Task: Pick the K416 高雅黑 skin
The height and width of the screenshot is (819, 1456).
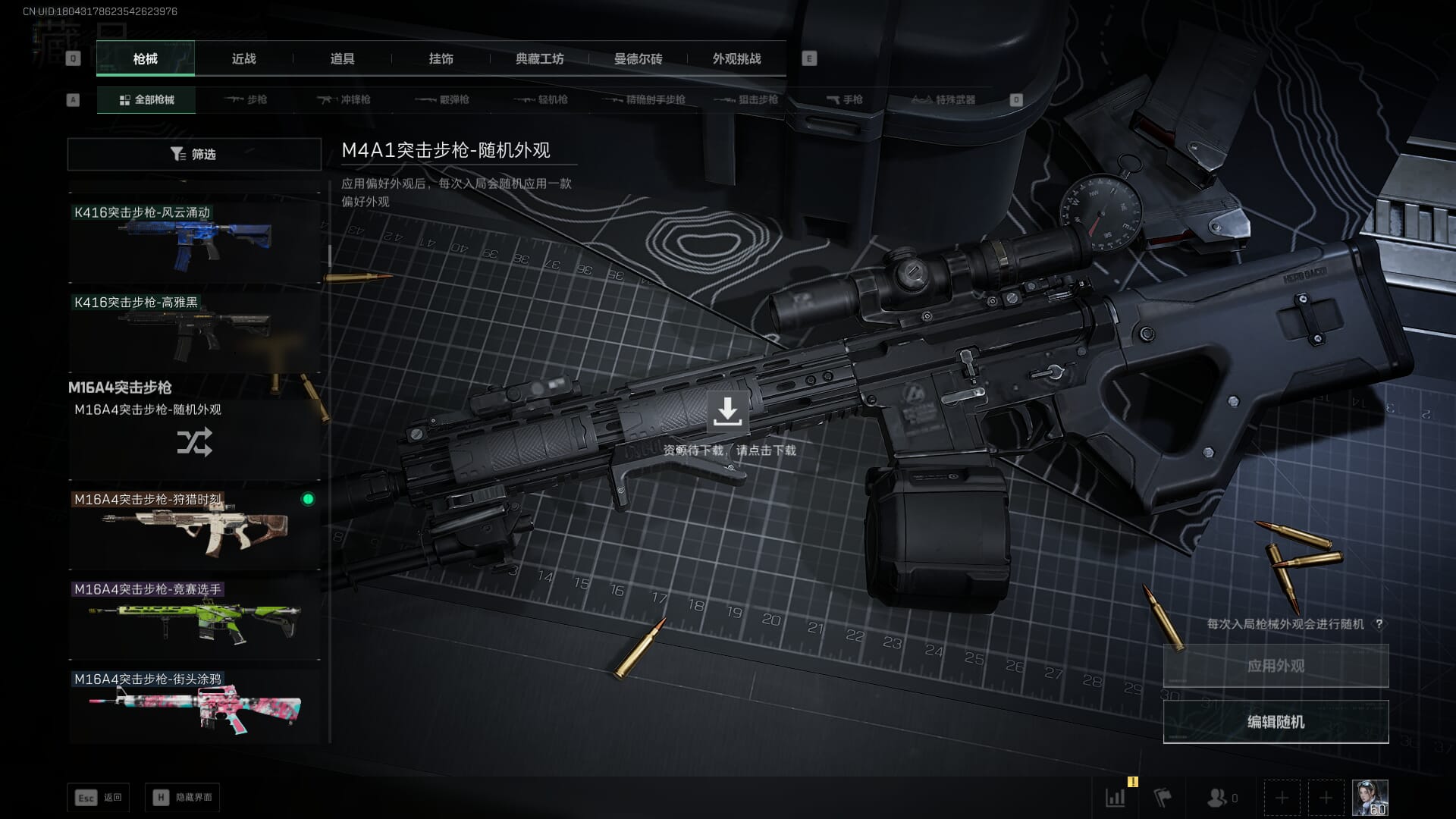Action: click(194, 331)
